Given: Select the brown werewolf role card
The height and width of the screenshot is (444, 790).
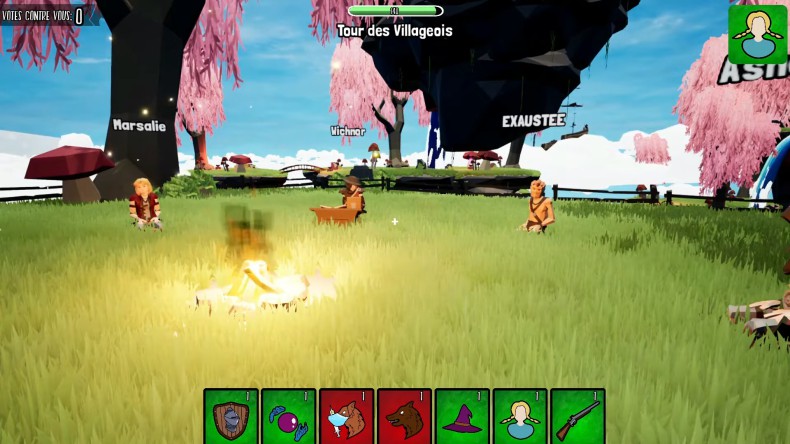Looking at the screenshot, I should point(404,416).
